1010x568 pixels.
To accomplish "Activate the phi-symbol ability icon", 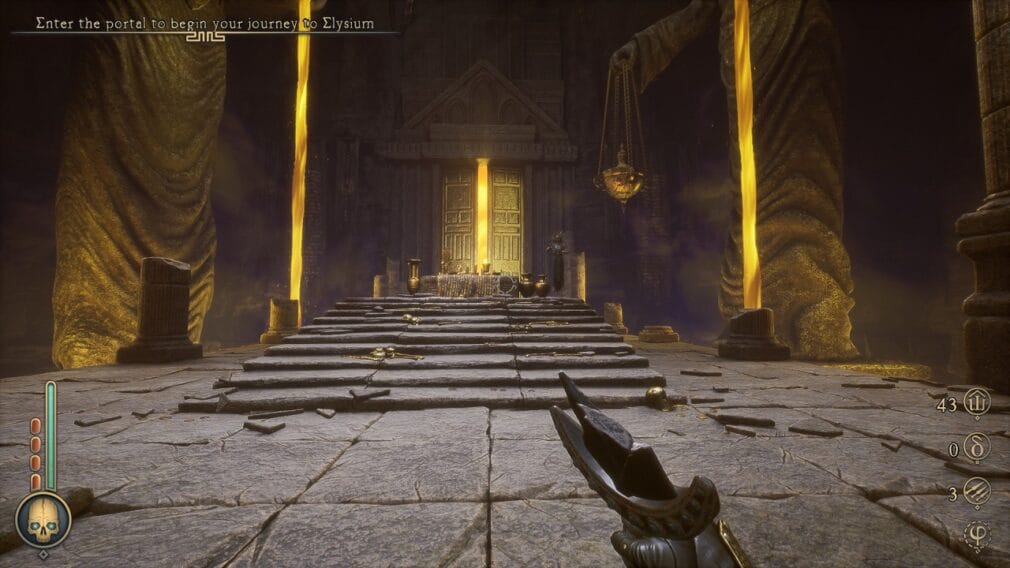I will pos(975,536).
